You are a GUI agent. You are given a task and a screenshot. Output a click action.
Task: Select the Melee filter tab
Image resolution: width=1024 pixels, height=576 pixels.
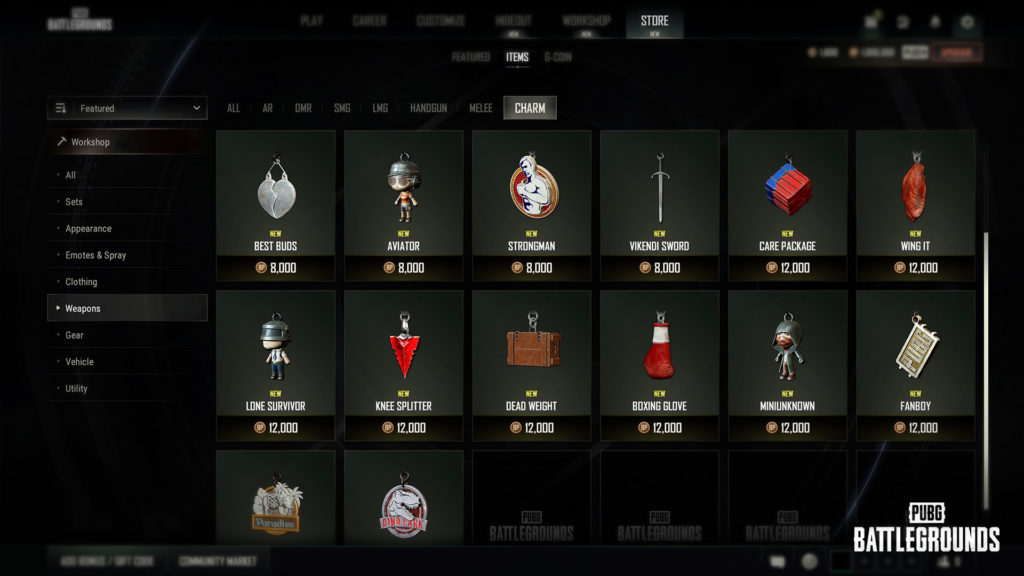click(481, 108)
